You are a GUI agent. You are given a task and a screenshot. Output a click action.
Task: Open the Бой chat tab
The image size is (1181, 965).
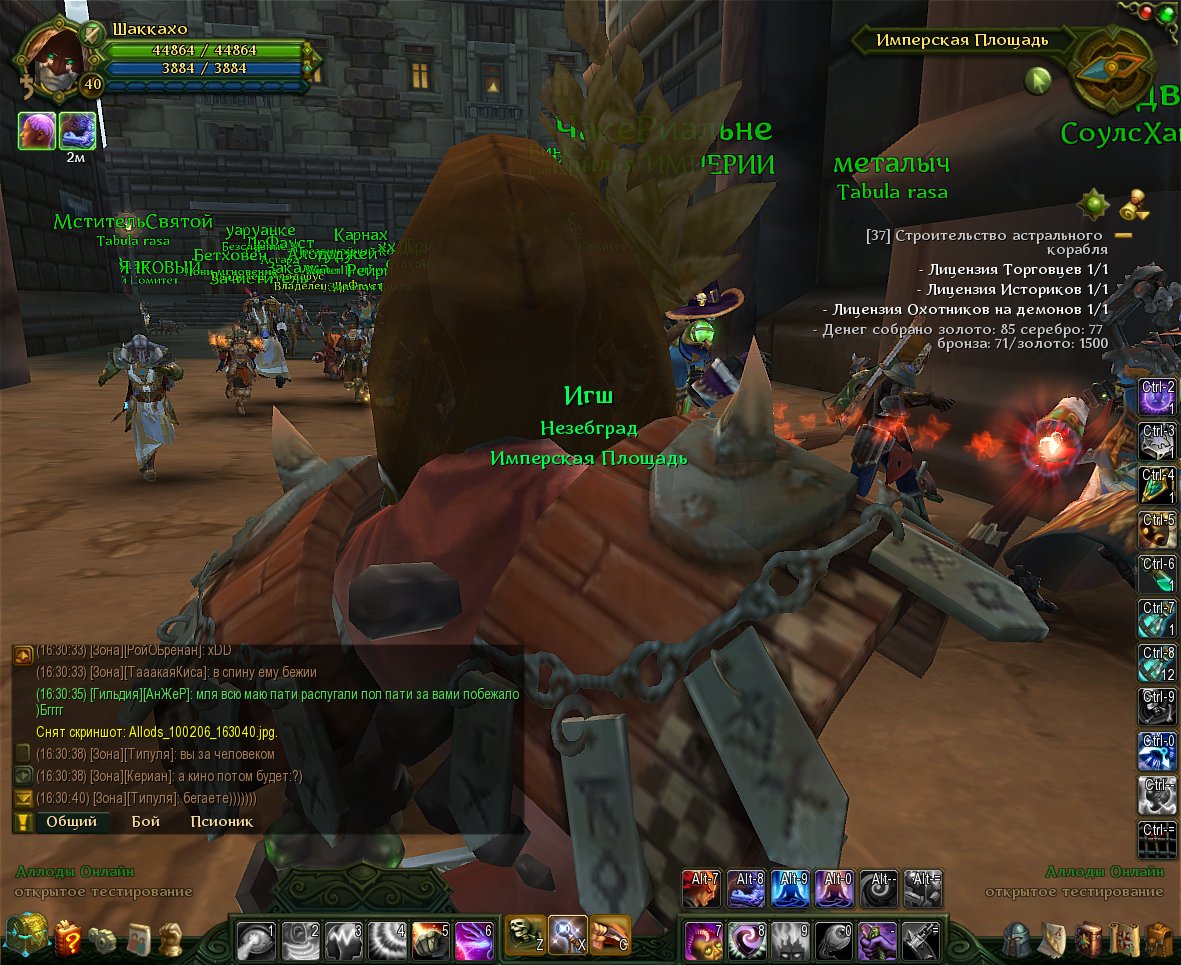pyautogui.click(x=146, y=822)
